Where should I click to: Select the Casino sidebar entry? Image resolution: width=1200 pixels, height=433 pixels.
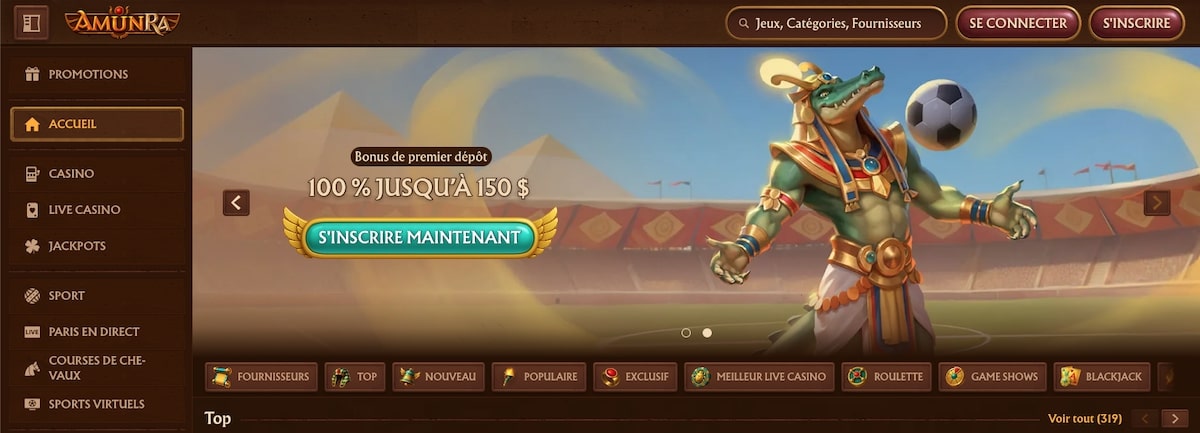pos(71,174)
